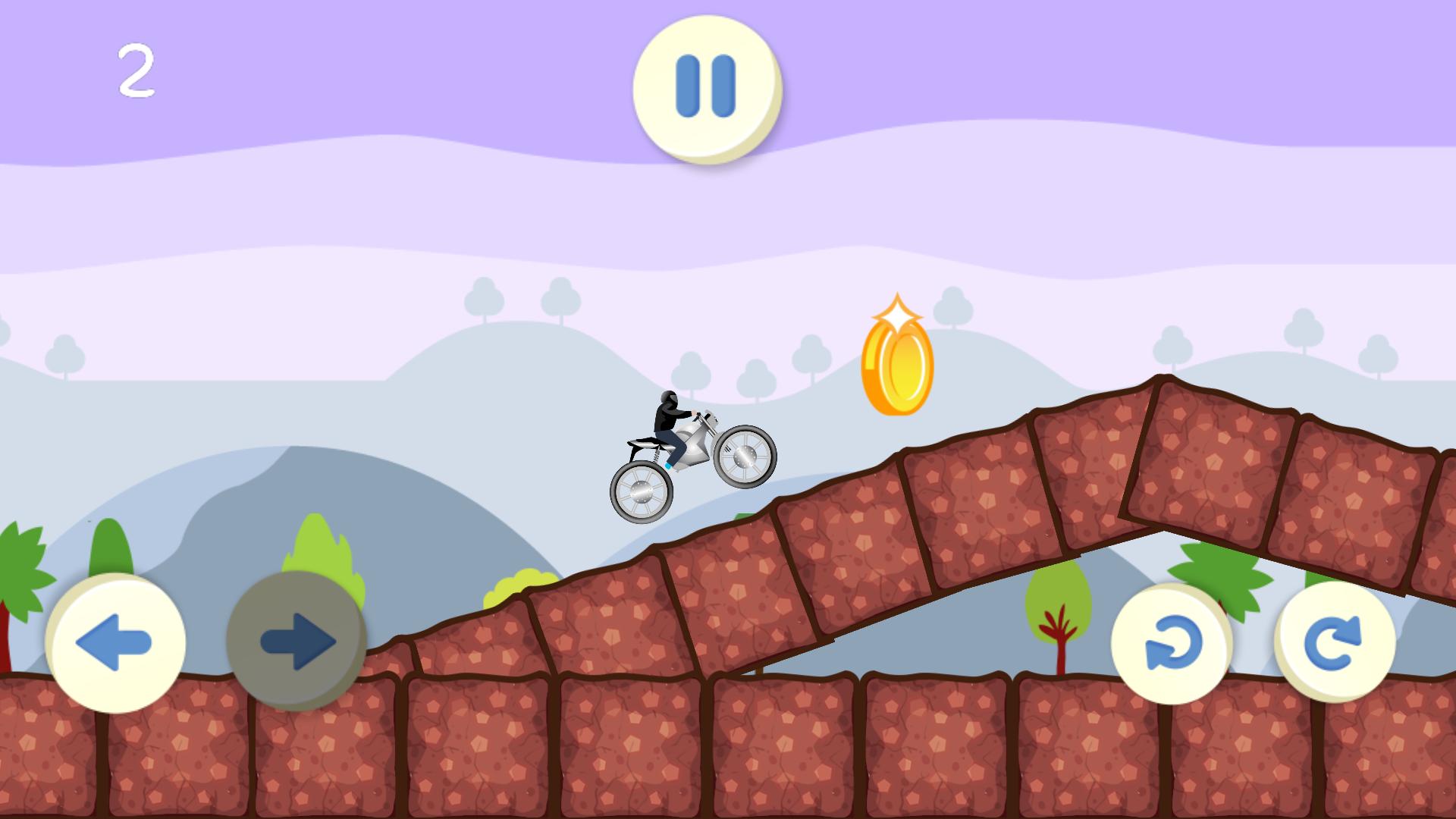Tap the clockwise rotate button

pos(1335,642)
